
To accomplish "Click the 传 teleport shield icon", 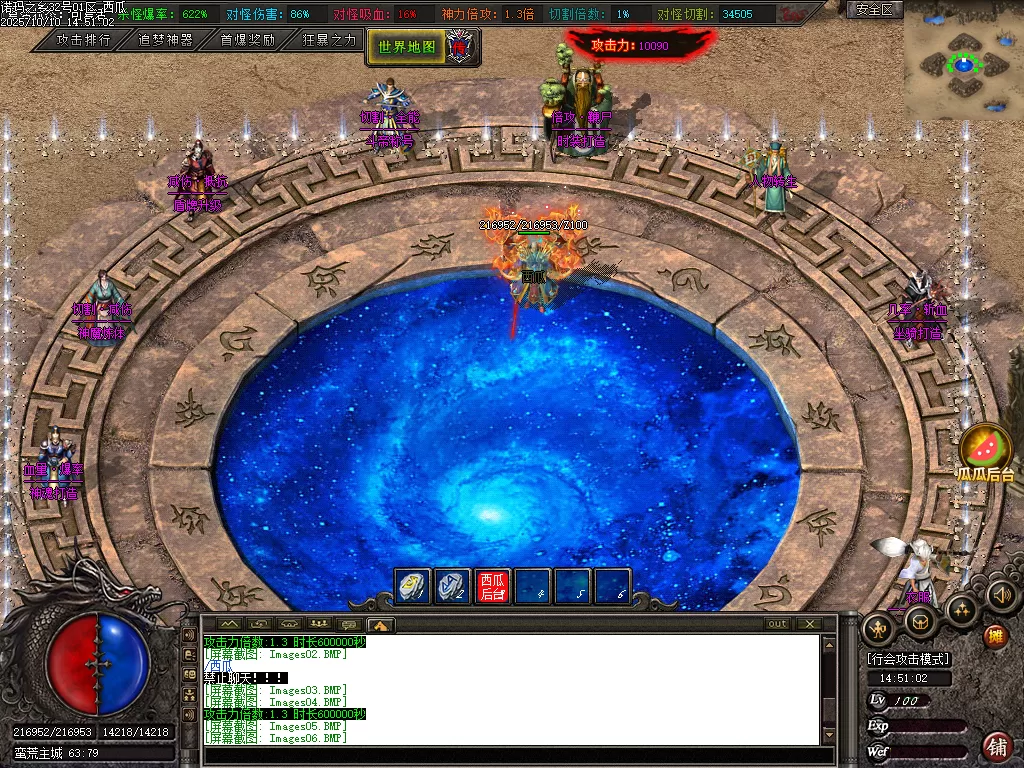I will tap(459, 46).
